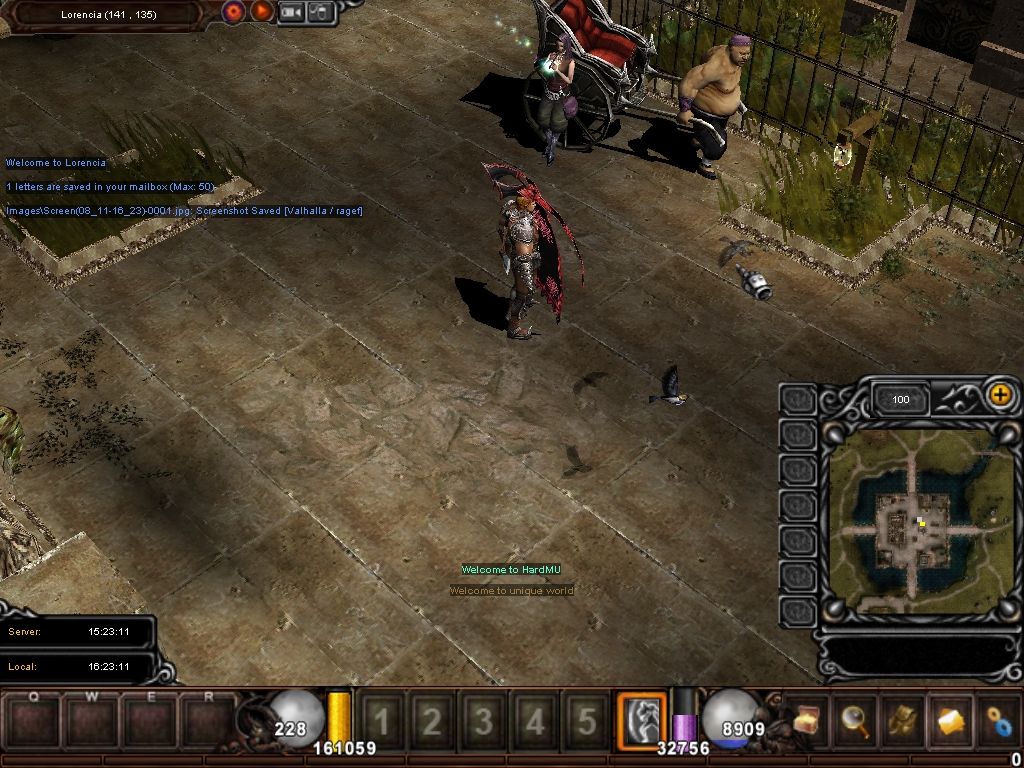1024x768 pixels.
Task: Click the W quick slot
Action: [x=92, y=720]
